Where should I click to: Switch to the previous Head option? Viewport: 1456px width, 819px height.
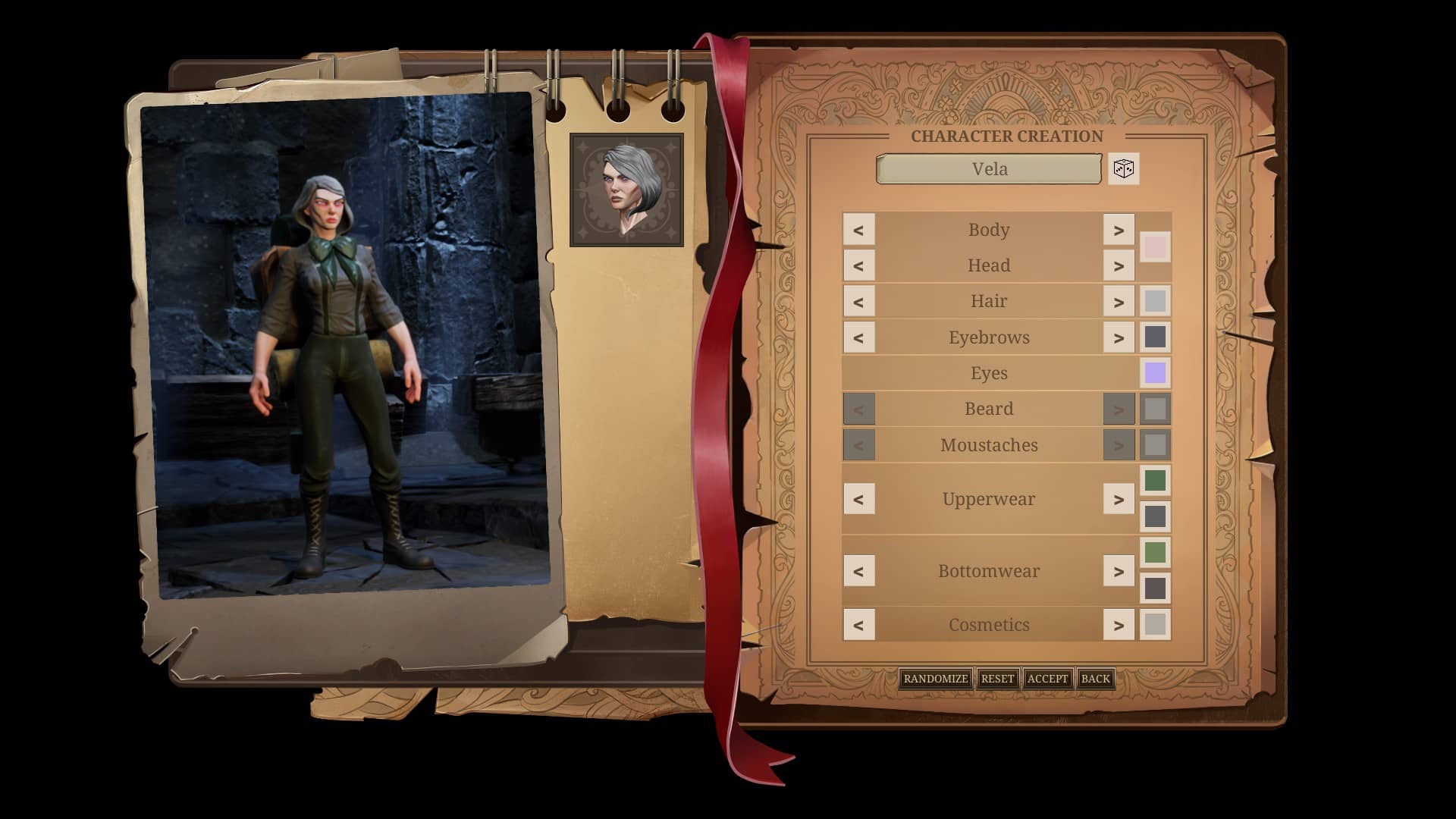pyautogui.click(x=858, y=265)
